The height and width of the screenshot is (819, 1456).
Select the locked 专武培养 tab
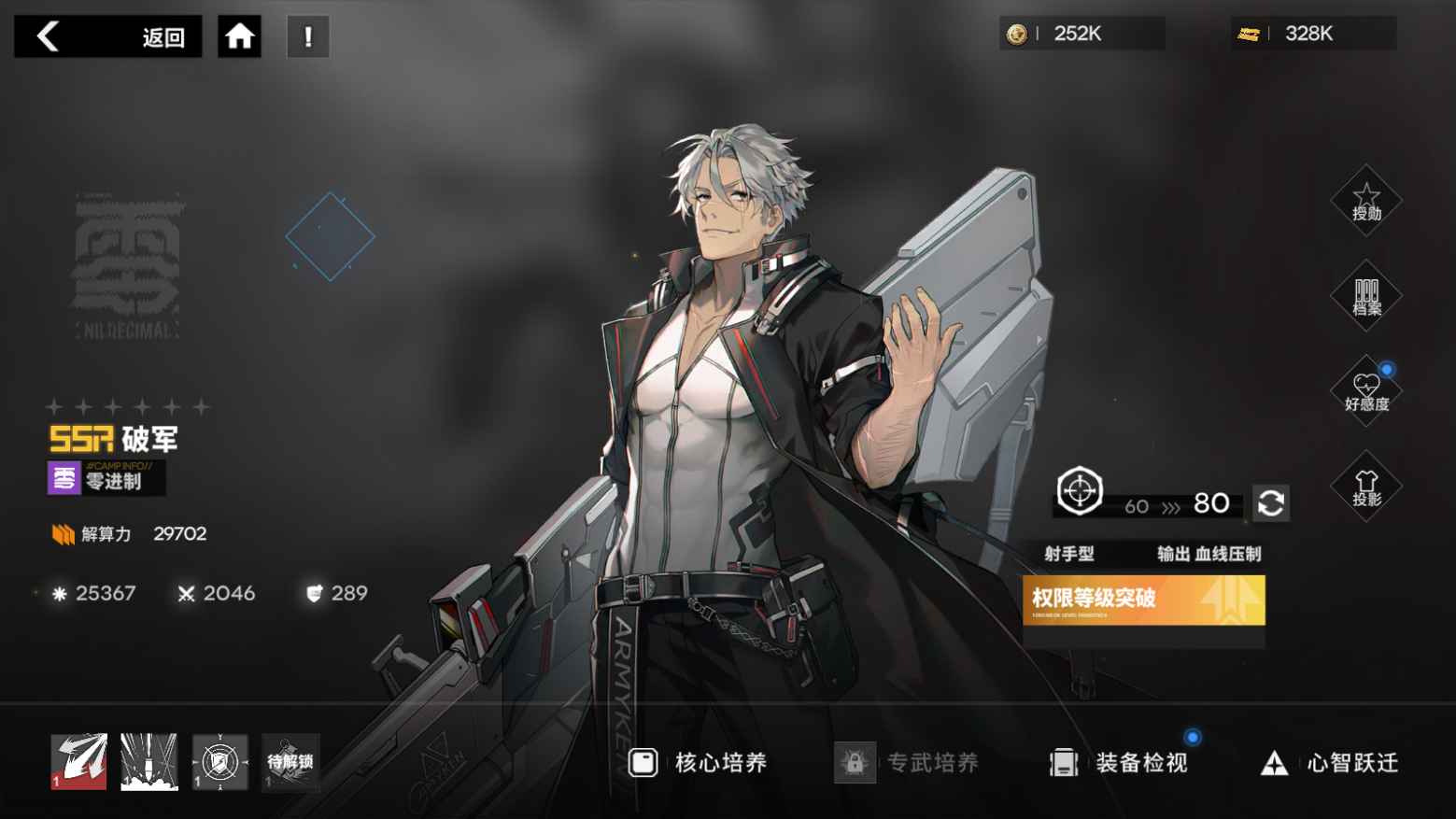coord(908,763)
